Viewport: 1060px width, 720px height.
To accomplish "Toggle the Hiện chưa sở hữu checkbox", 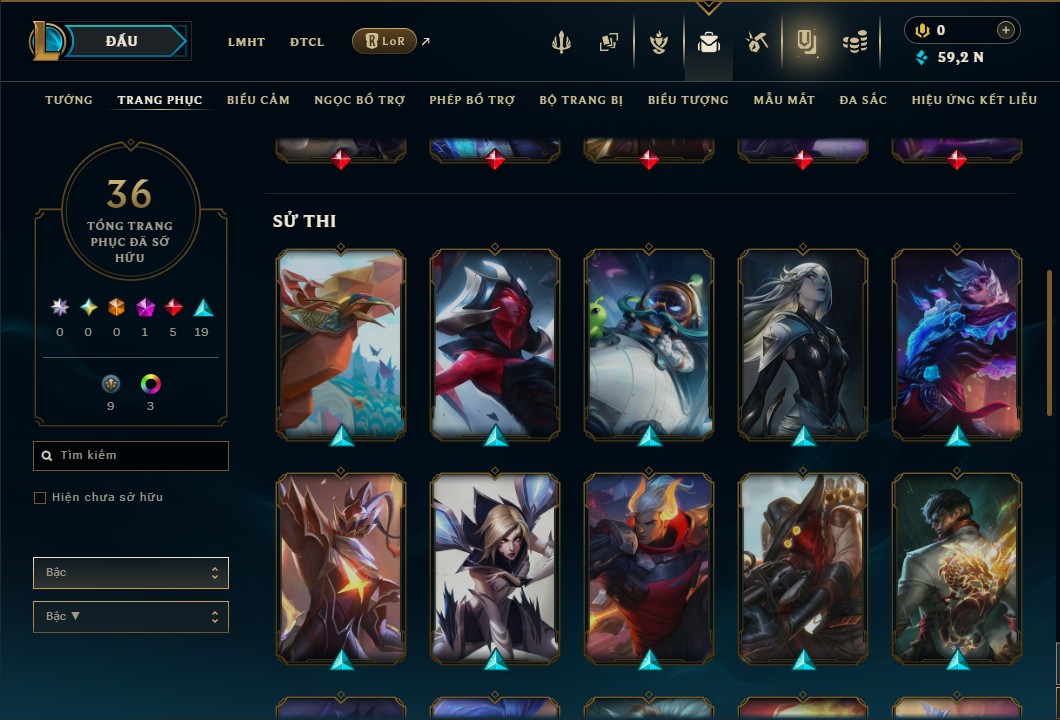I will (x=40, y=498).
